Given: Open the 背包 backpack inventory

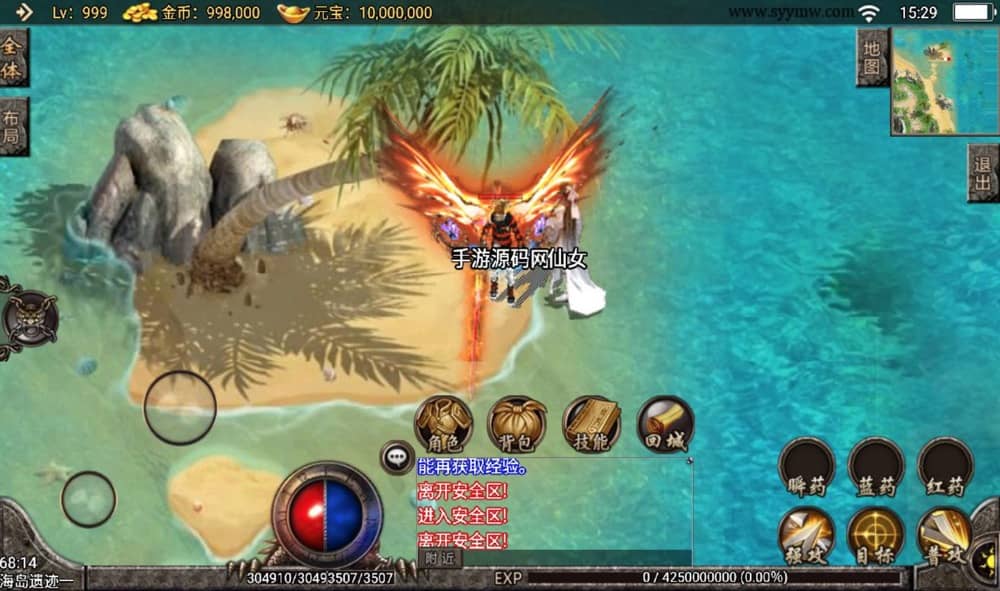Looking at the screenshot, I should [517, 423].
